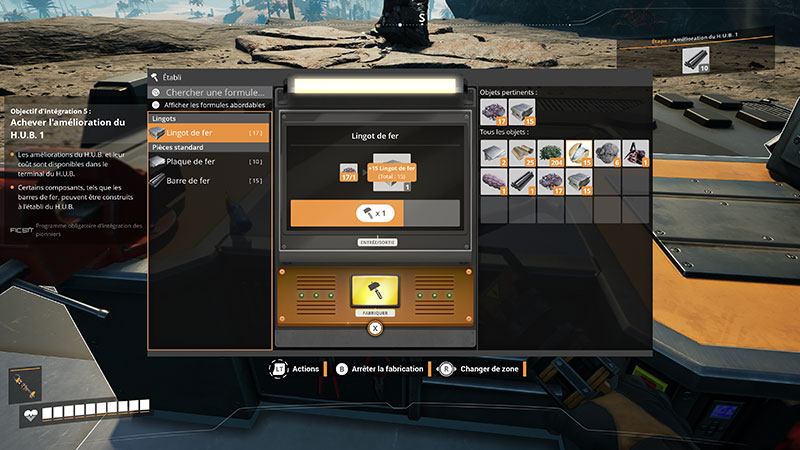Toggle "Afficher les formules abordables" option
The image size is (800, 450).
[x=156, y=105]
